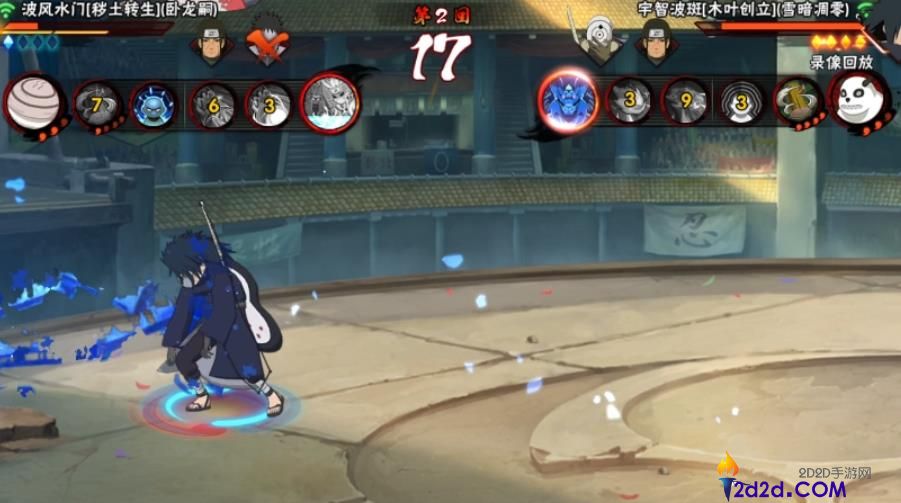Image resolution: width=901 pixels, height=503 pixels.
Task: Click the 录像回放 replay label
Action: (x=840, y=62)
